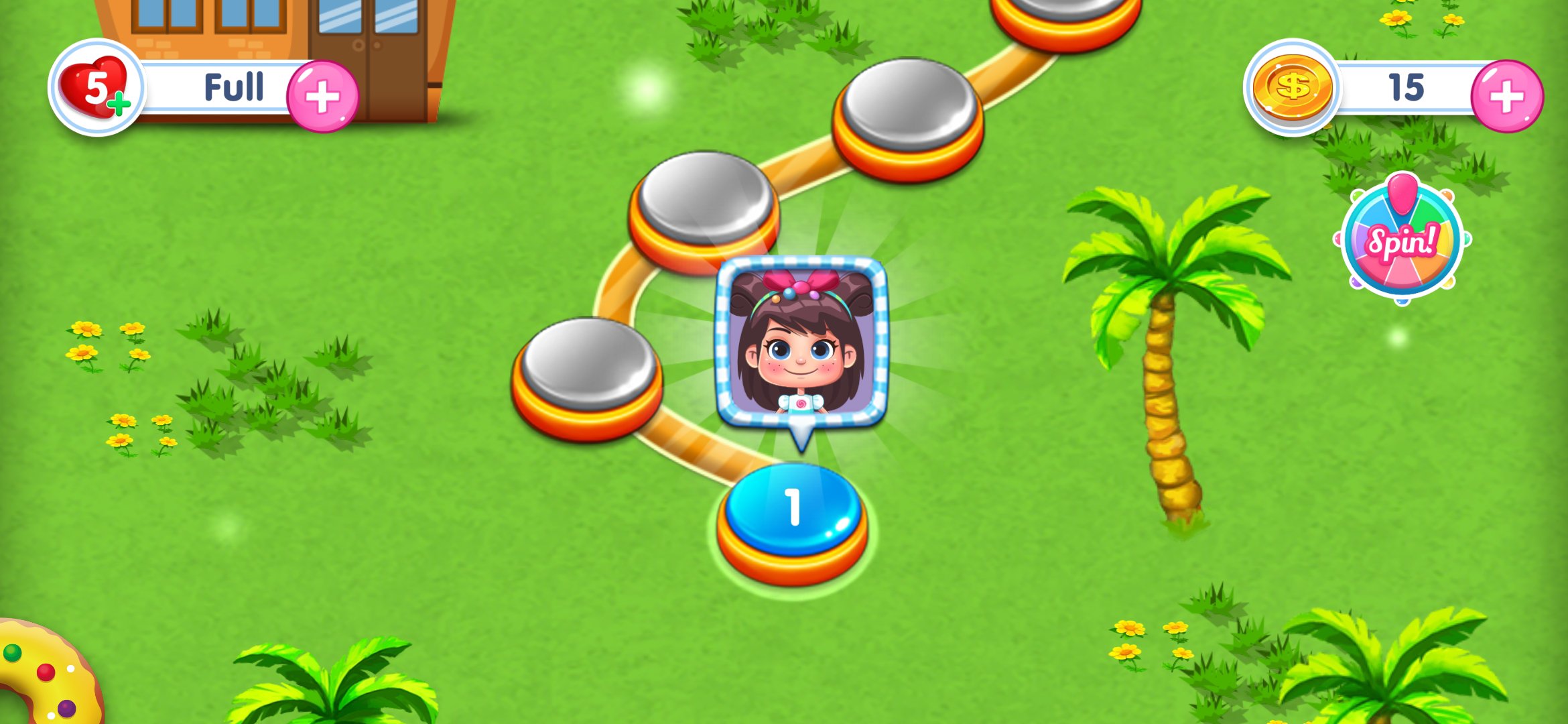The width and height of the screenshot is (1568, 724).
Task: Tap the heart lives icon
Action: coord(96,88)
